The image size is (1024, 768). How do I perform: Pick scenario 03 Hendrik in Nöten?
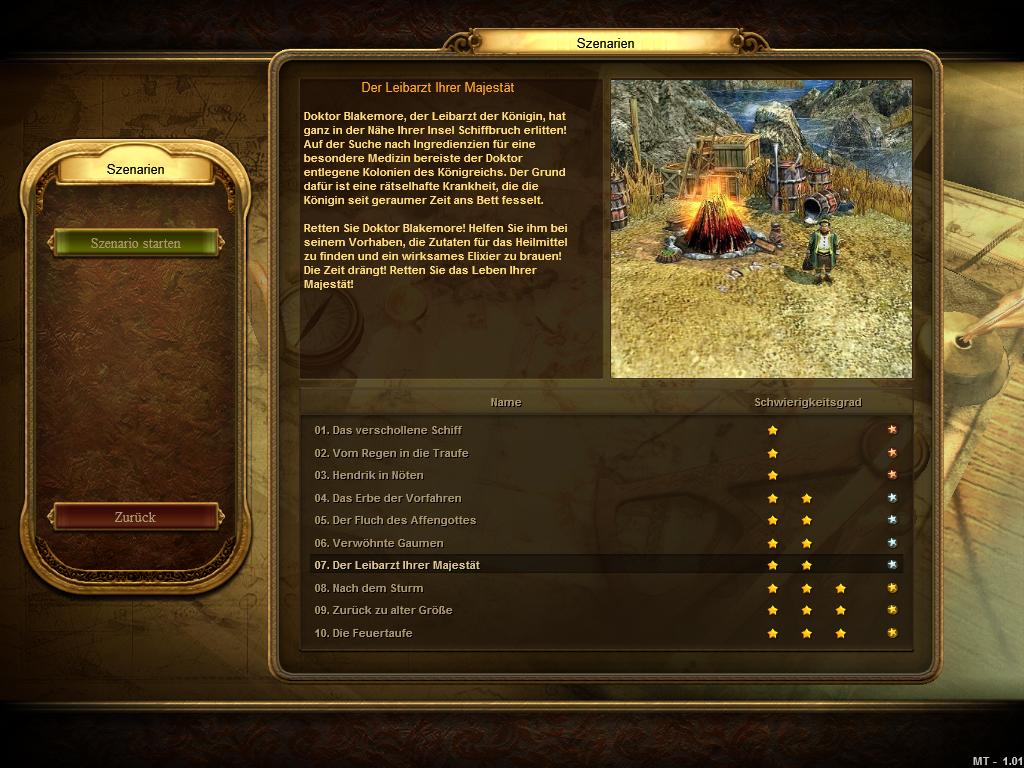pos(369,475)
